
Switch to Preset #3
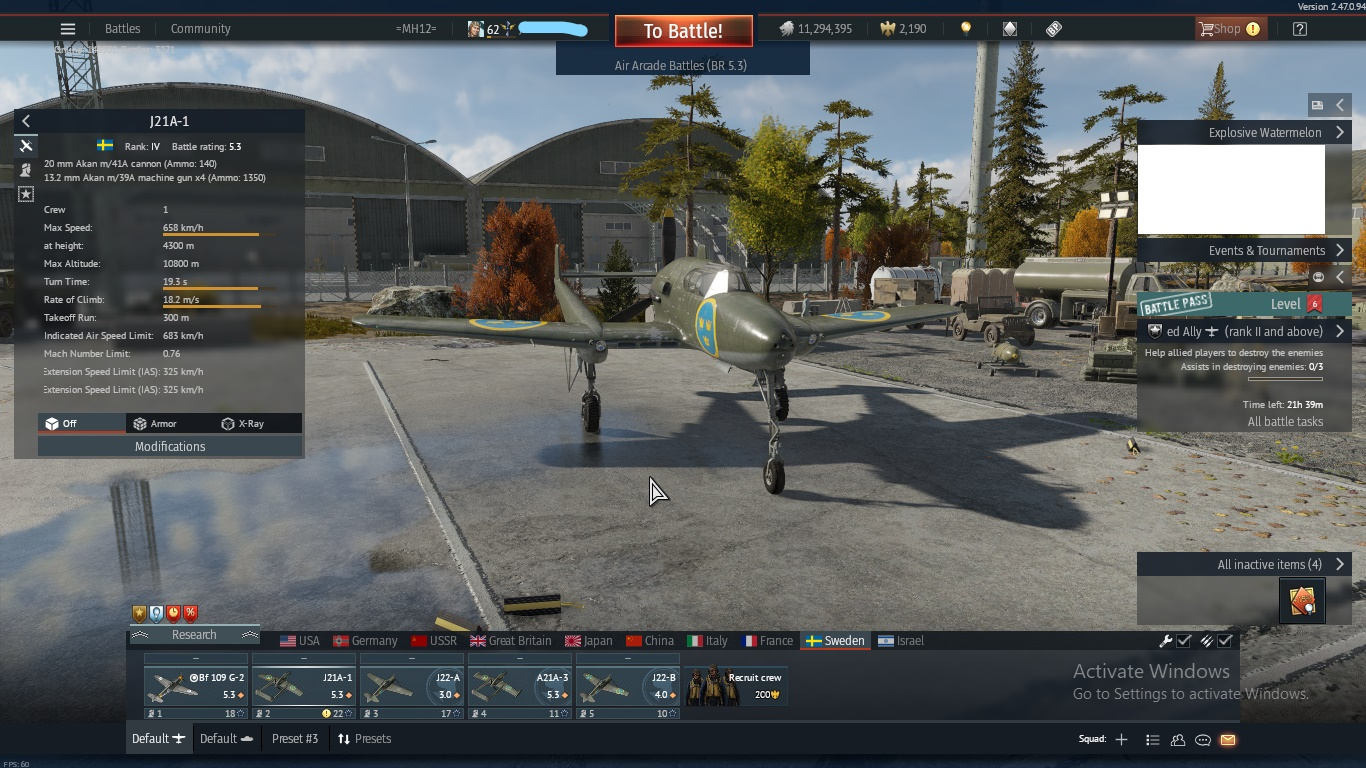tap(295, 739)
